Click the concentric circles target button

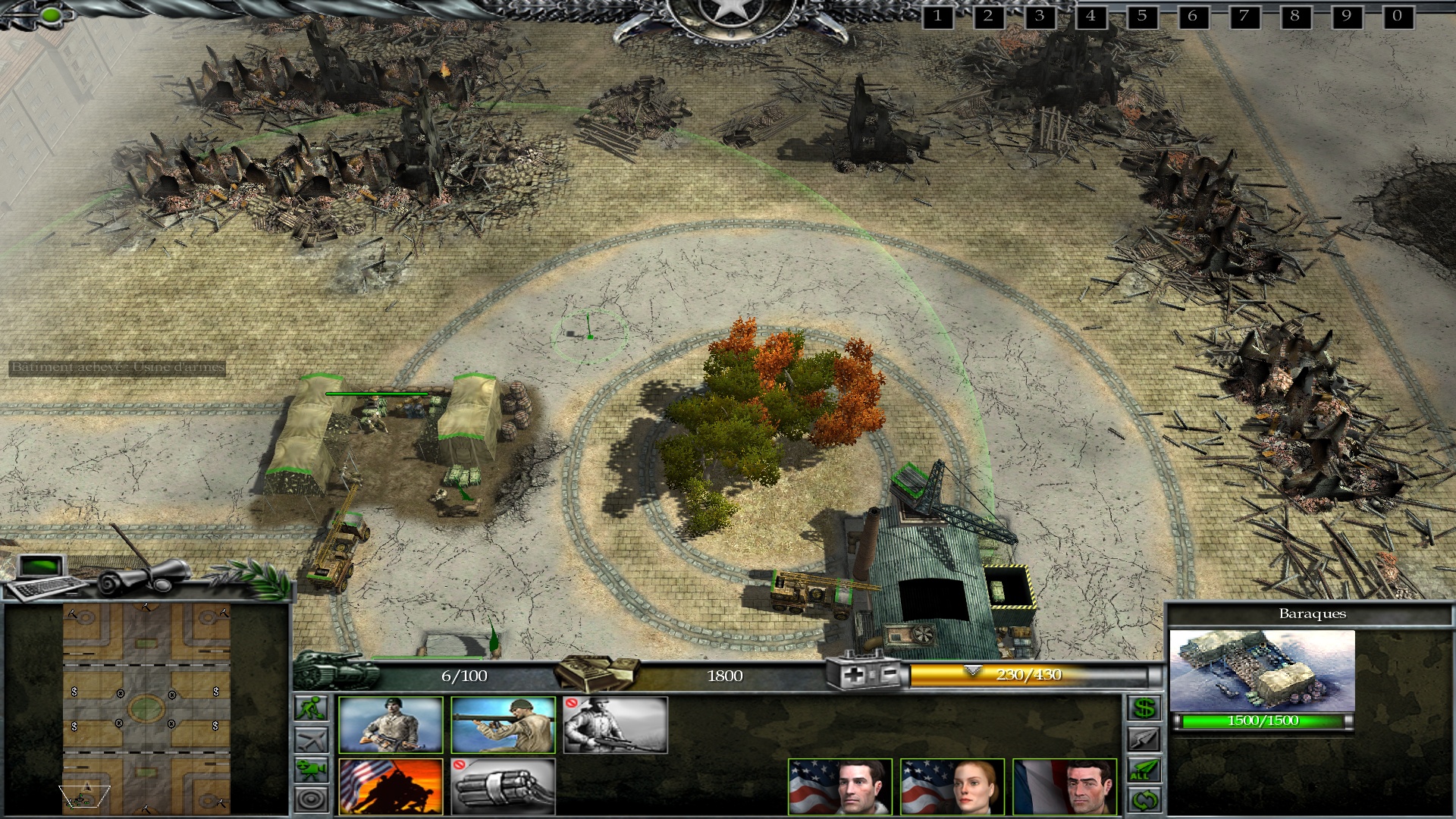pyautogui.click(x=312, y=799)
